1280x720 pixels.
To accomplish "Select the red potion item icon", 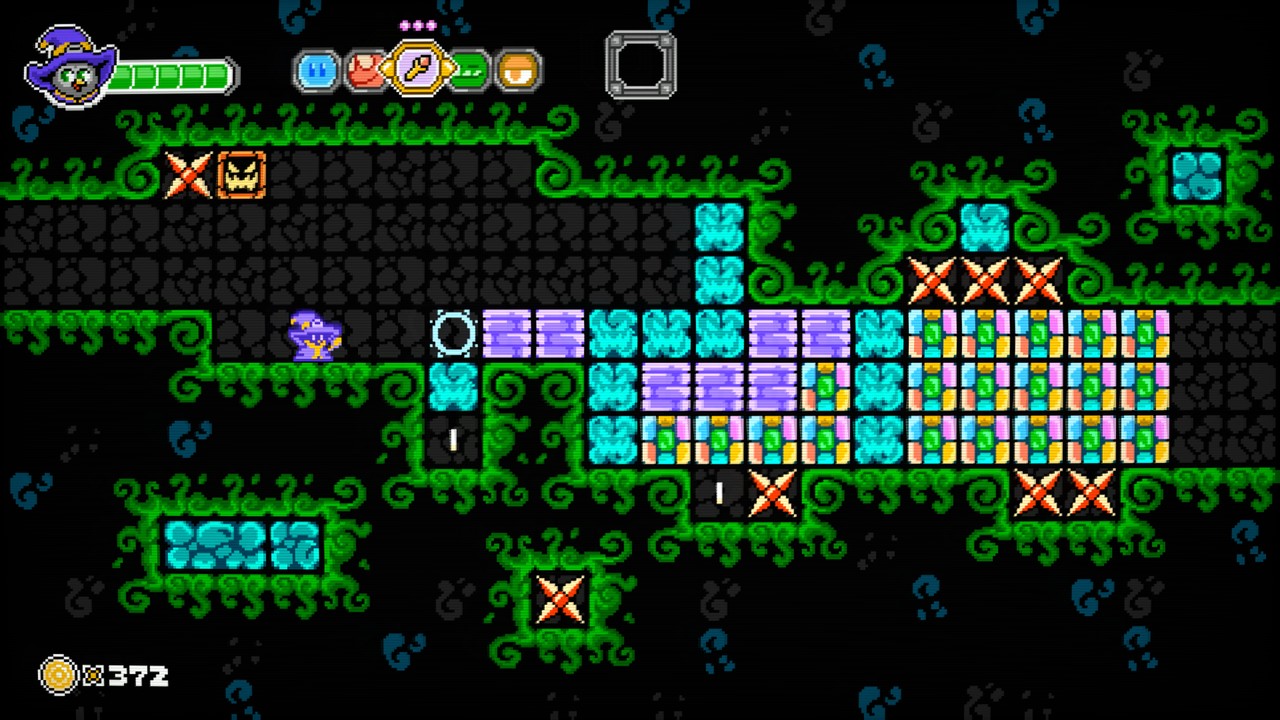I will click(366, 70).
